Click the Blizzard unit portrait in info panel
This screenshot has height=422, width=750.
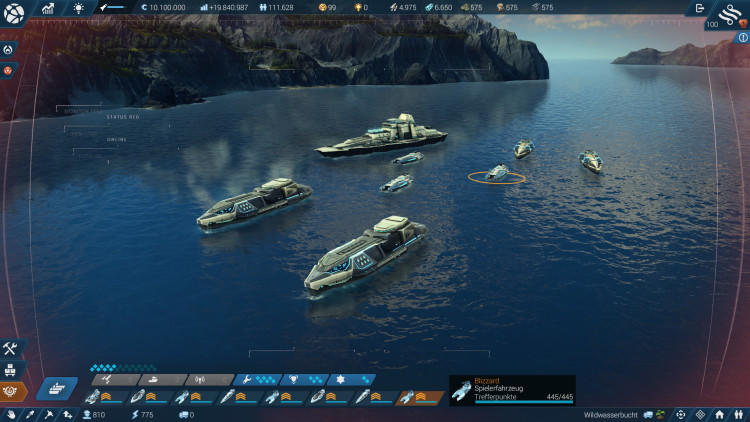(462, 392)
